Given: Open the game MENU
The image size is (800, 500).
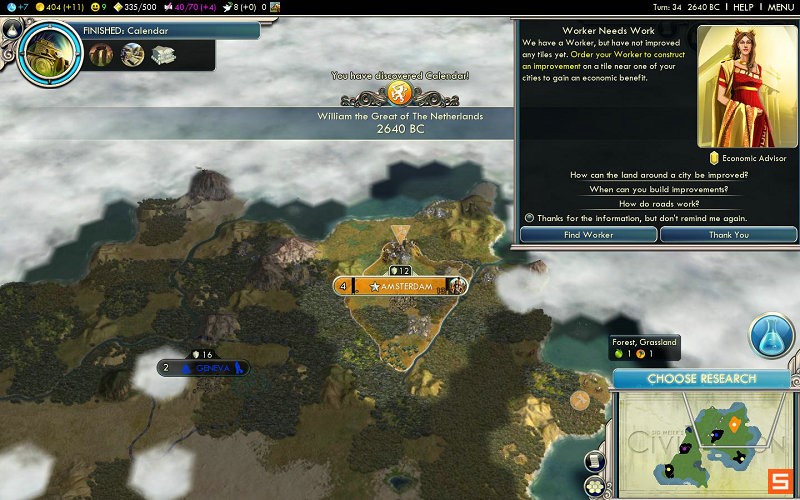Looking at the screenshot, I should (x=780, y=7).
